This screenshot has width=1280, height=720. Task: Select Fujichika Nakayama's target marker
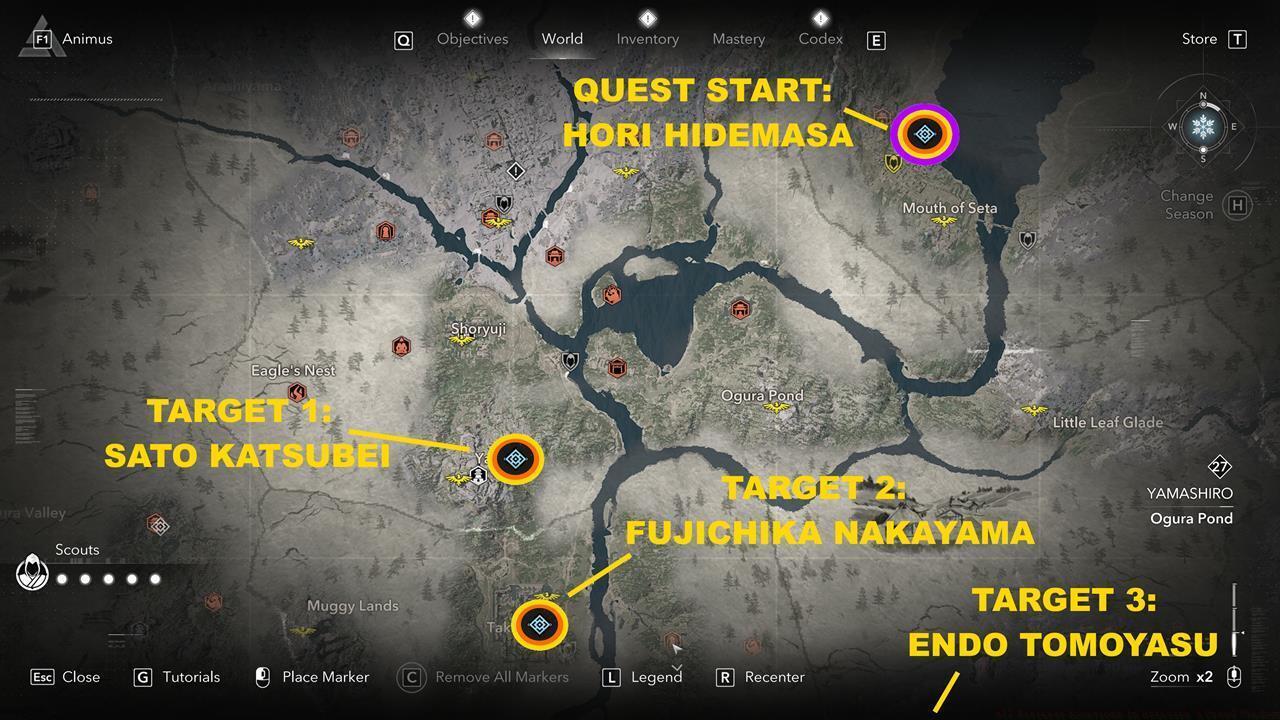coord(540,625)
